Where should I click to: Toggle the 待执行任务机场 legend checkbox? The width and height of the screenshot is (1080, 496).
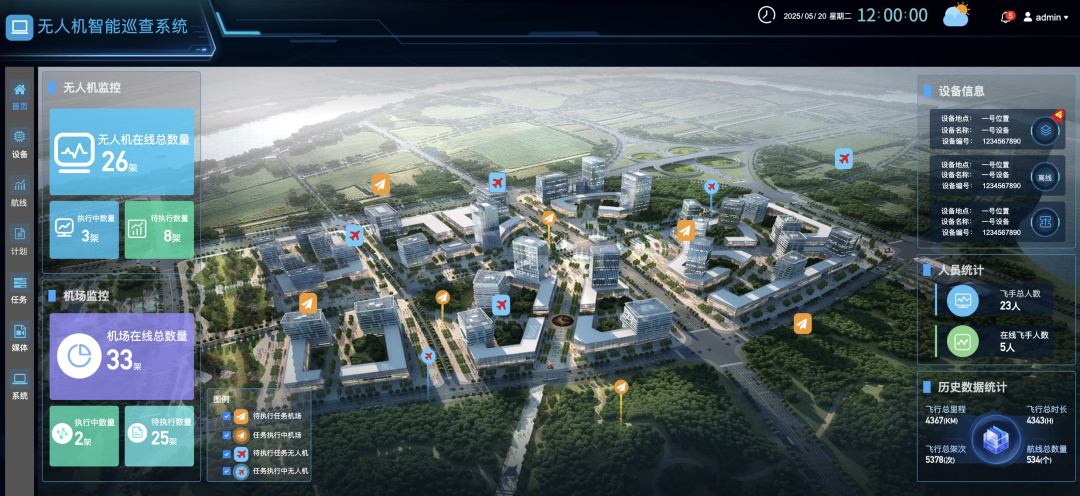pos(227,416)
